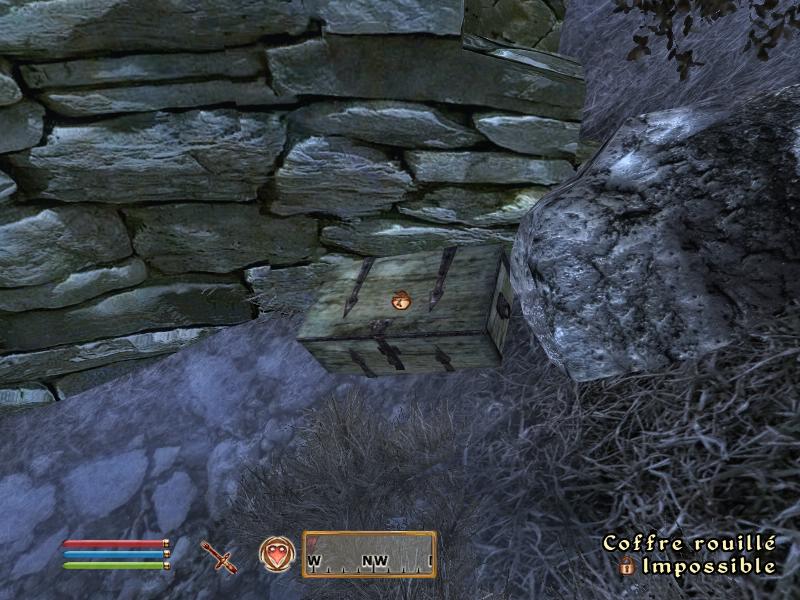
Task: Select the active heart spell icon
Action: click(276, 554)
